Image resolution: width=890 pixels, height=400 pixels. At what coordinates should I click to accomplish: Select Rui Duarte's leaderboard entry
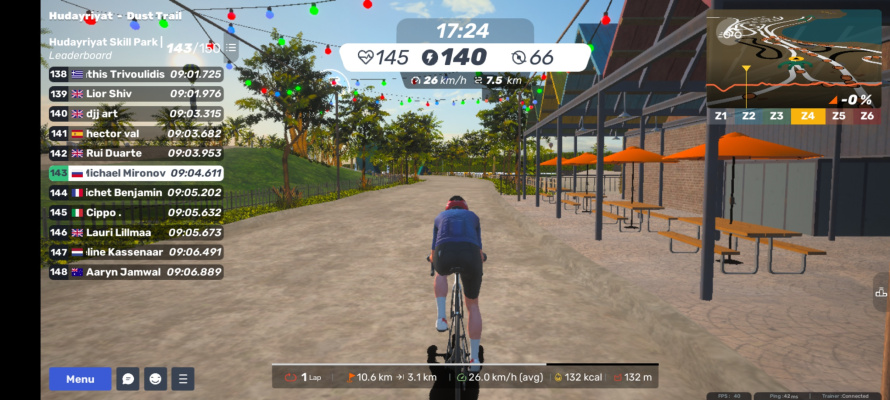click(x=135, y=153)
